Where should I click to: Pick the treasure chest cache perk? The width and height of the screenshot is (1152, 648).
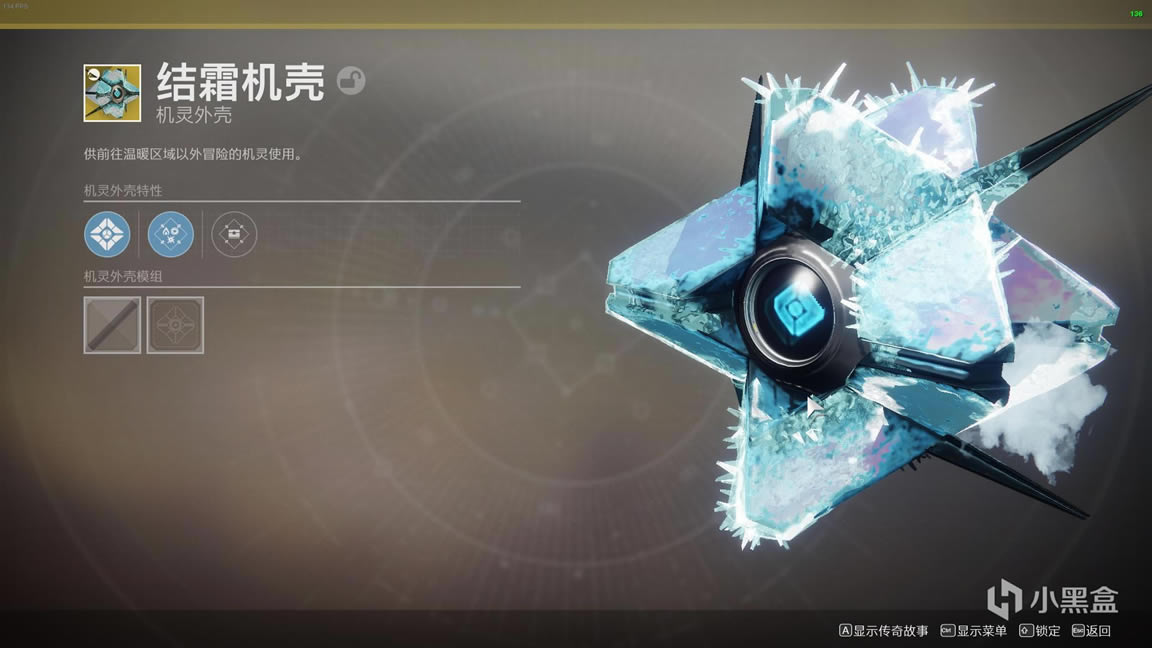[235, 235]
